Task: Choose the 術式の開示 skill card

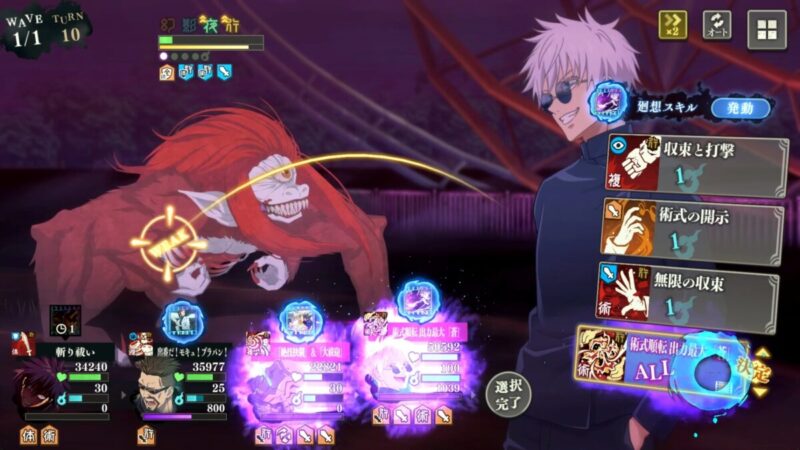Action: pos(692,227)
